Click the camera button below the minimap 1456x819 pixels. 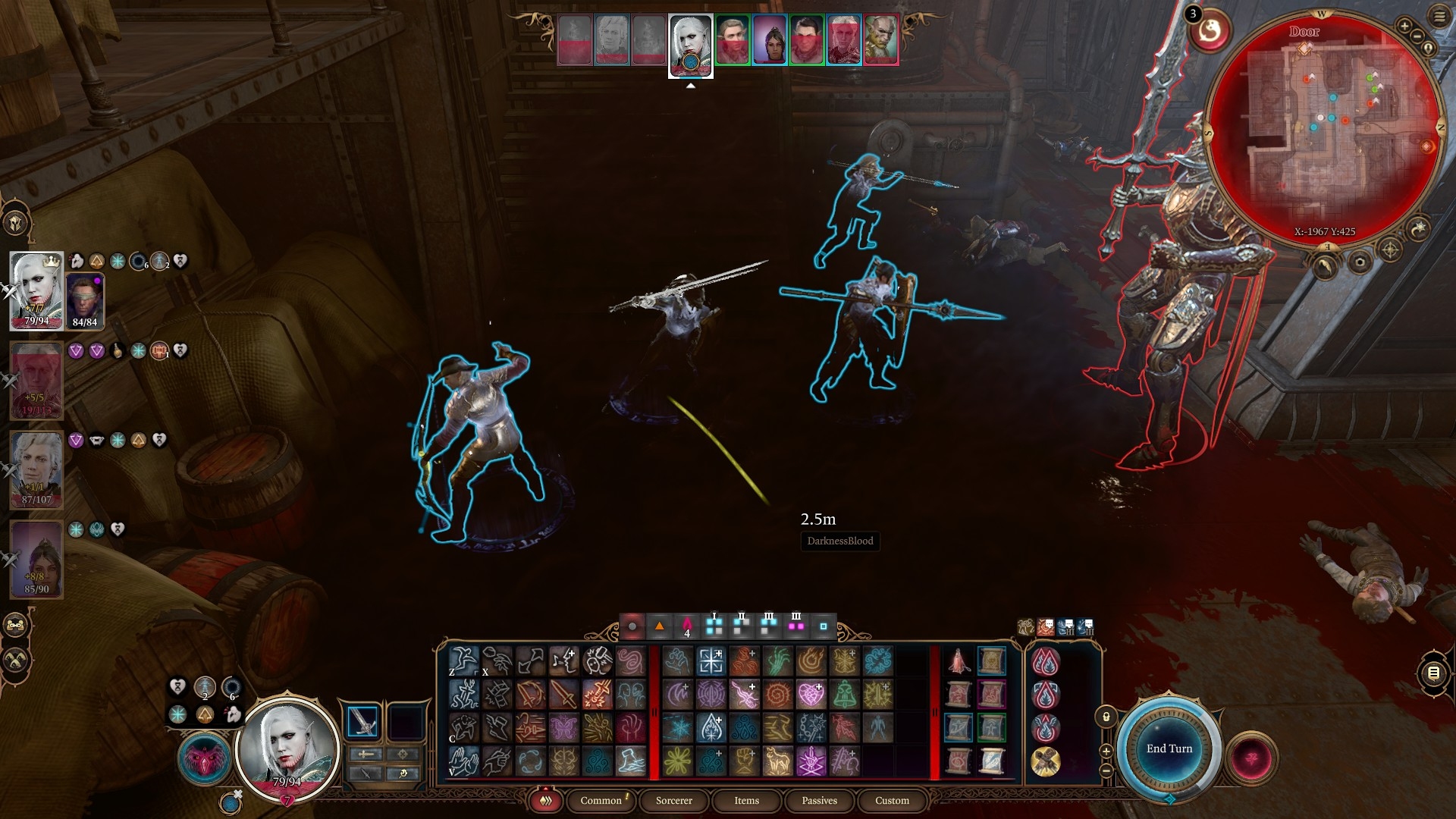coord(1360,263)
